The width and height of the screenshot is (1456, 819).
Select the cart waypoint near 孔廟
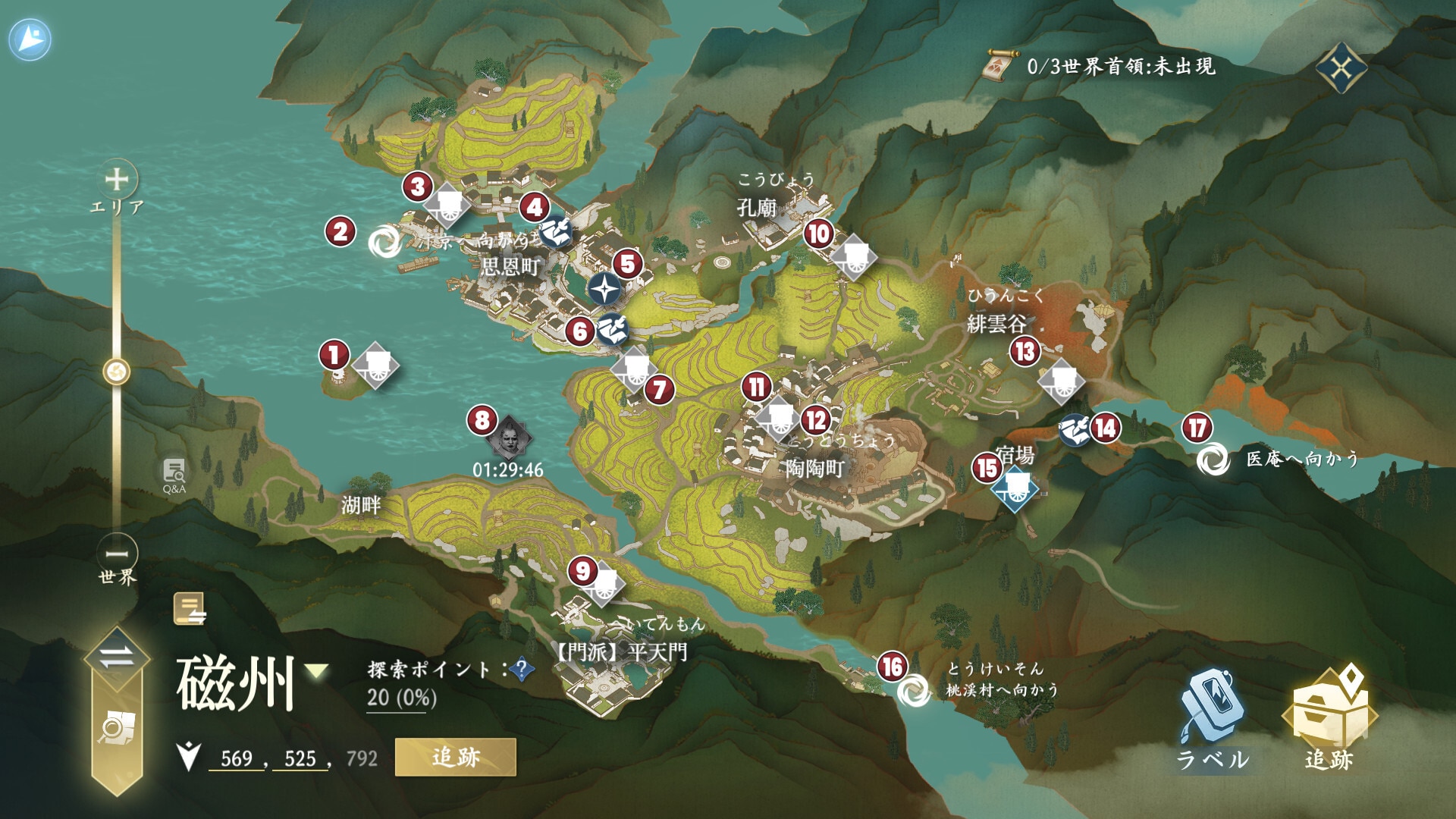tap(854, 256)
